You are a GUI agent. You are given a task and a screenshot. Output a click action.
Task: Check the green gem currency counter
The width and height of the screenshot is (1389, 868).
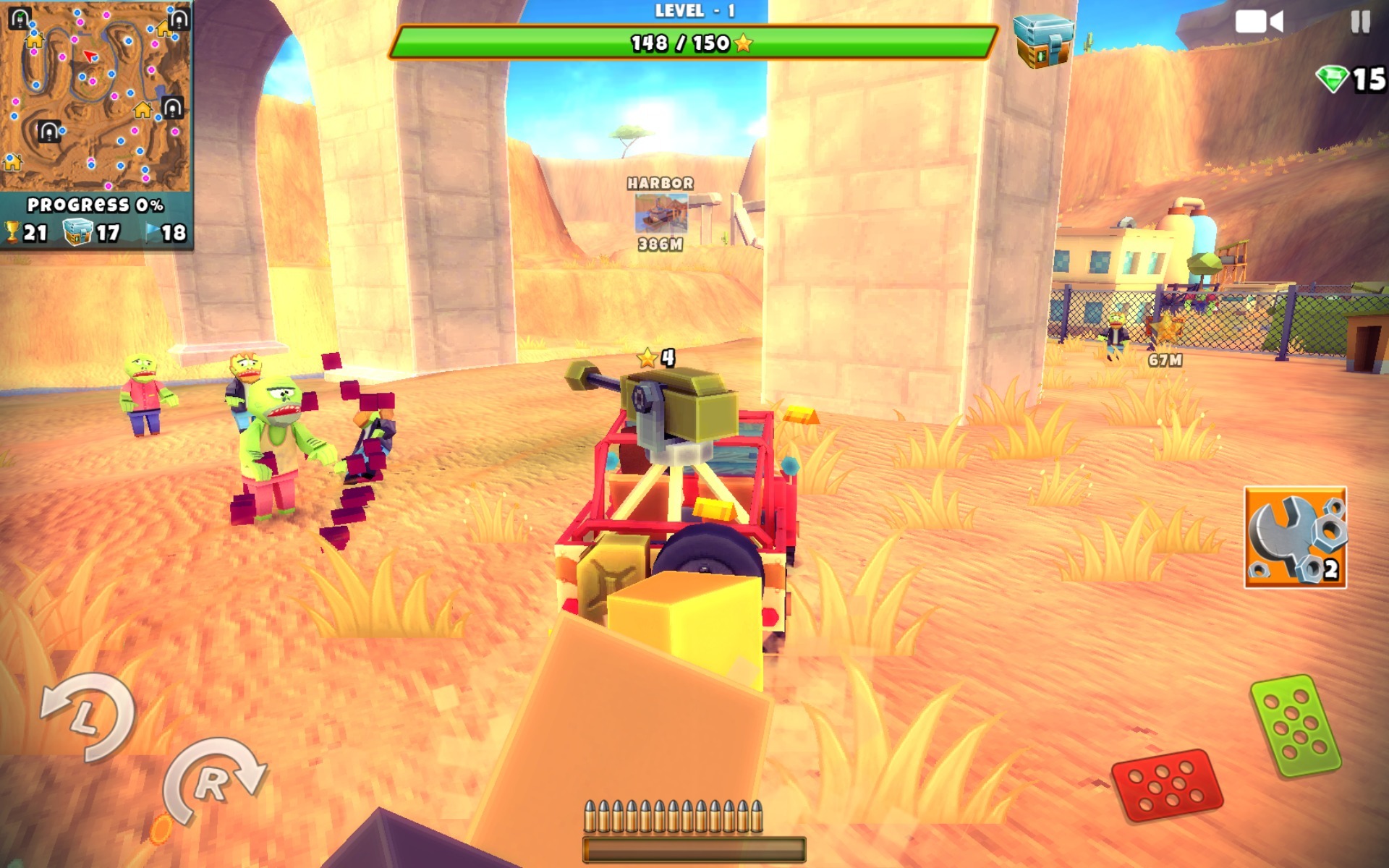click(x=1350, y=80)
